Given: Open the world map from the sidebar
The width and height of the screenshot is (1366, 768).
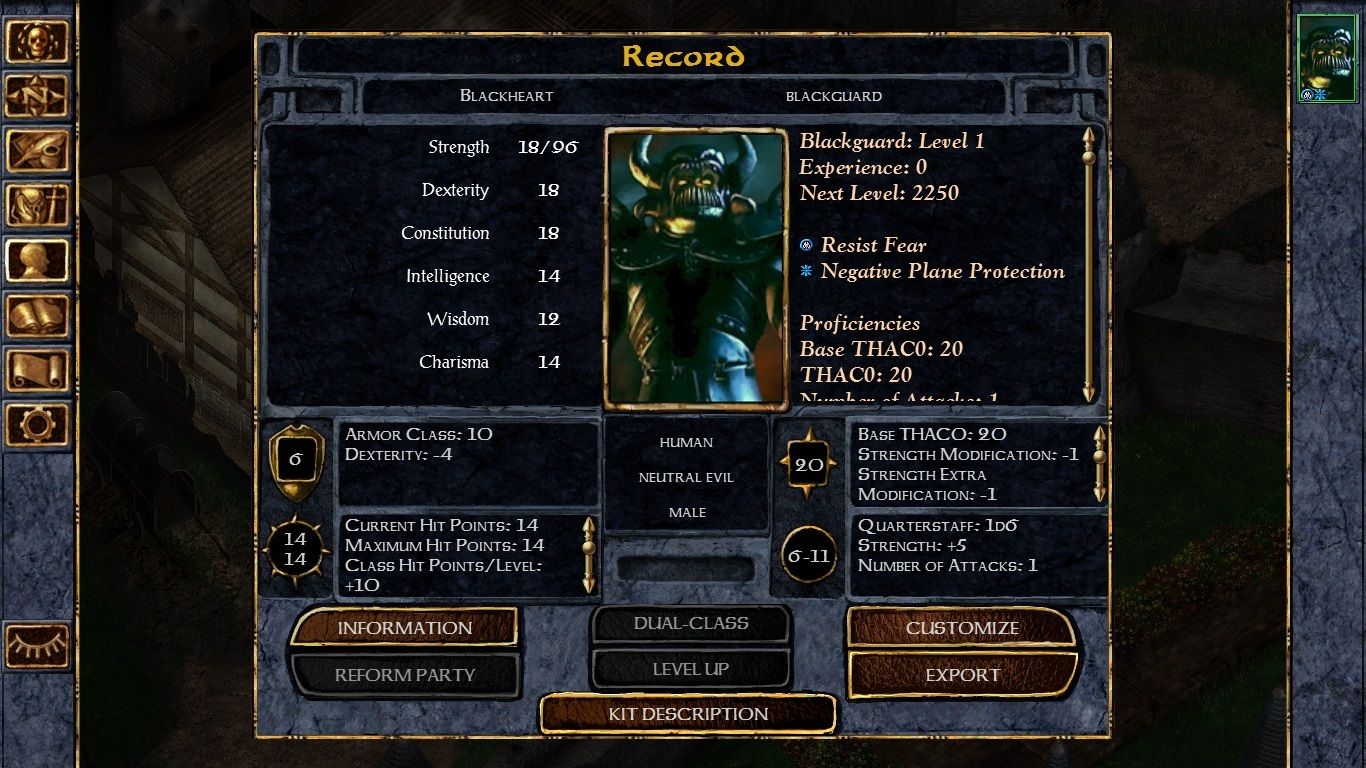Looking at the screenshot, I should point(38,96).
